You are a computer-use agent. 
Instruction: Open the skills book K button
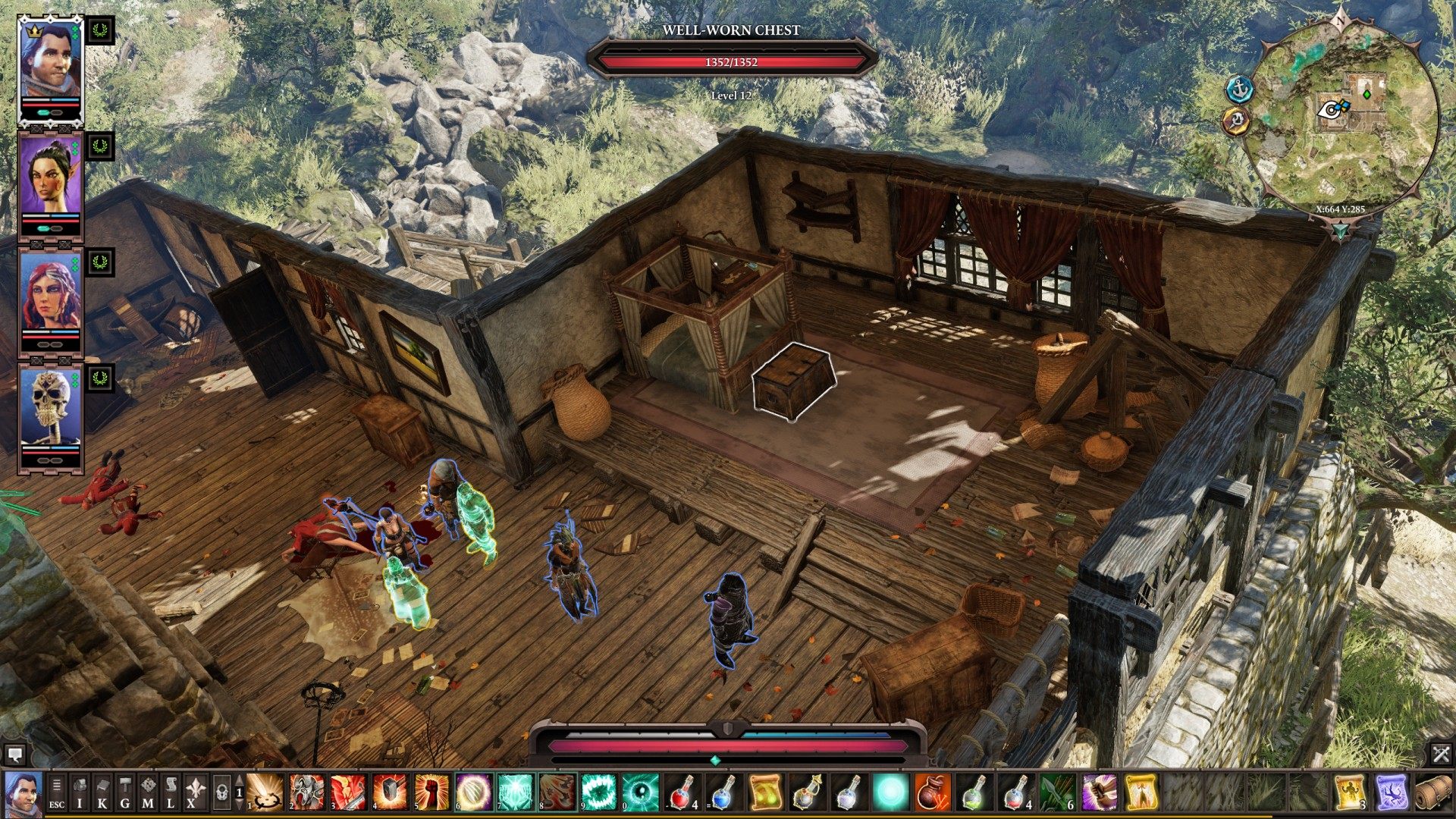[102, 791]
